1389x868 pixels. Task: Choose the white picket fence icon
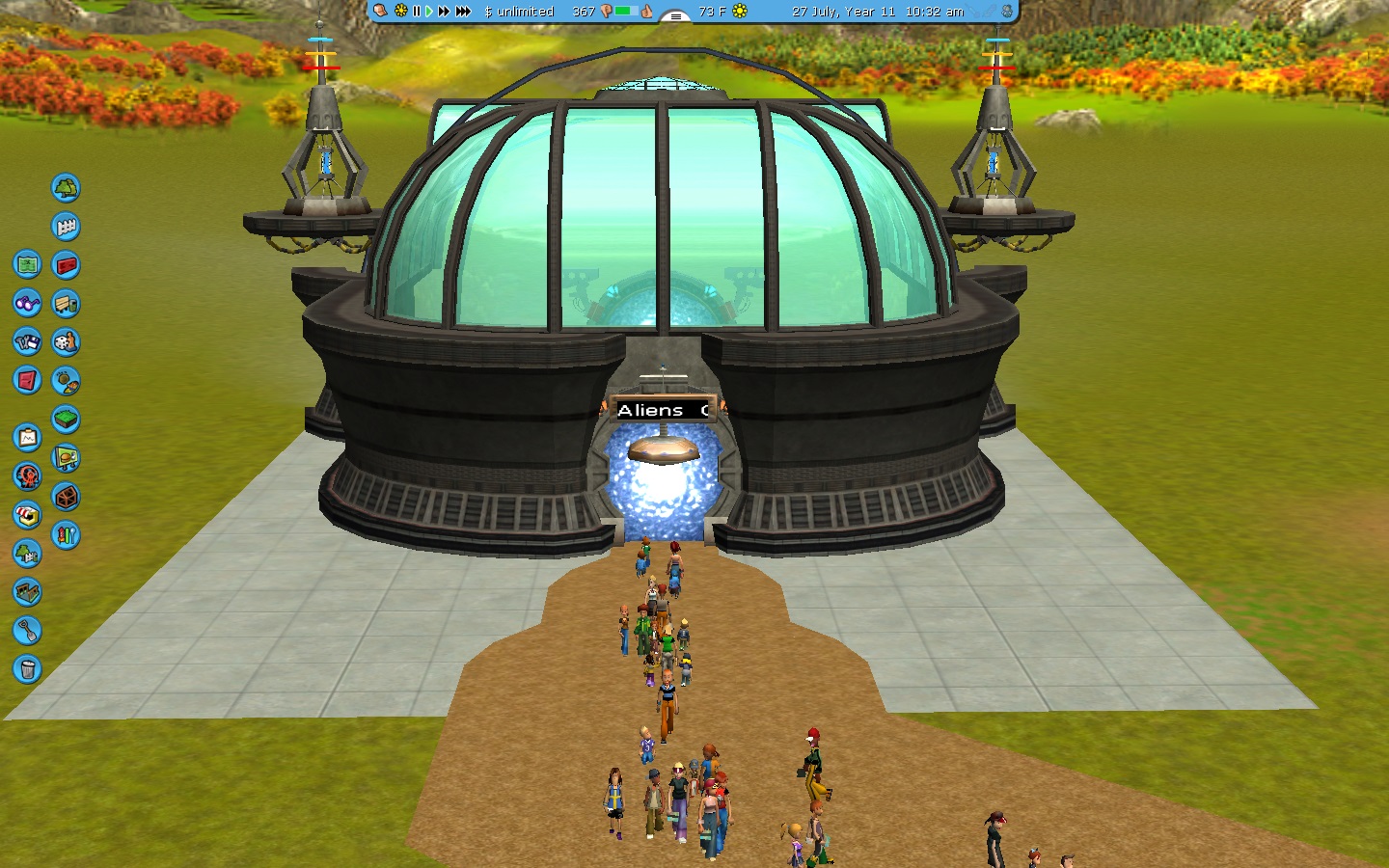pyautogui.click(x=66, y=227)
